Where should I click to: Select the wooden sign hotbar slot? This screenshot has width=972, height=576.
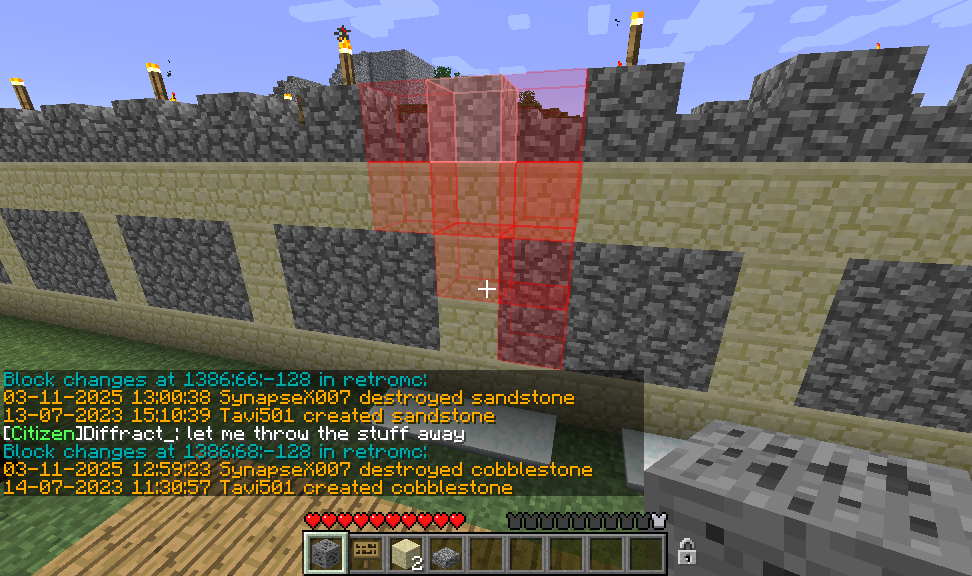(x=365, y=552)
